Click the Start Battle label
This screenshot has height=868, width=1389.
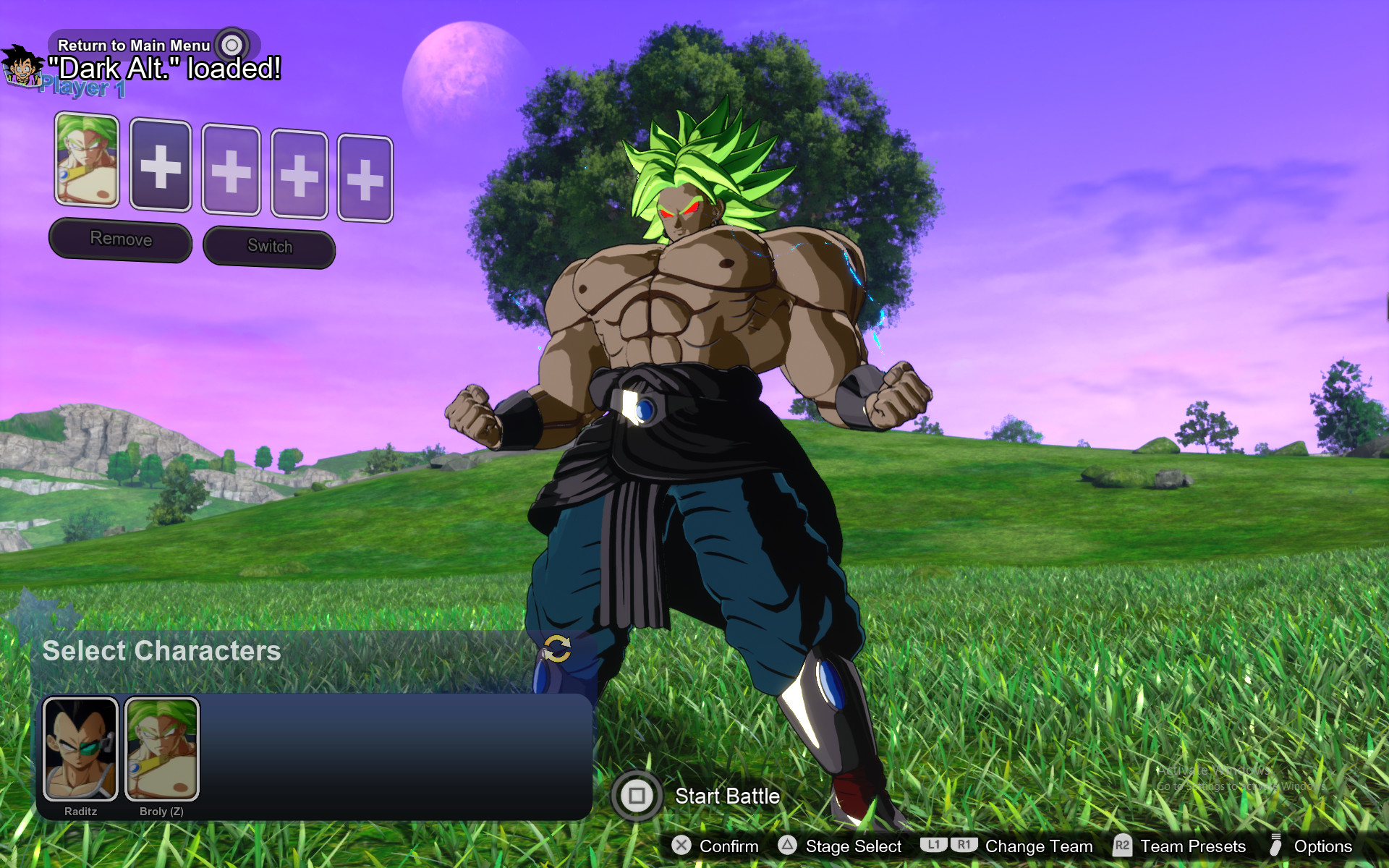click(x=726, y=796)
